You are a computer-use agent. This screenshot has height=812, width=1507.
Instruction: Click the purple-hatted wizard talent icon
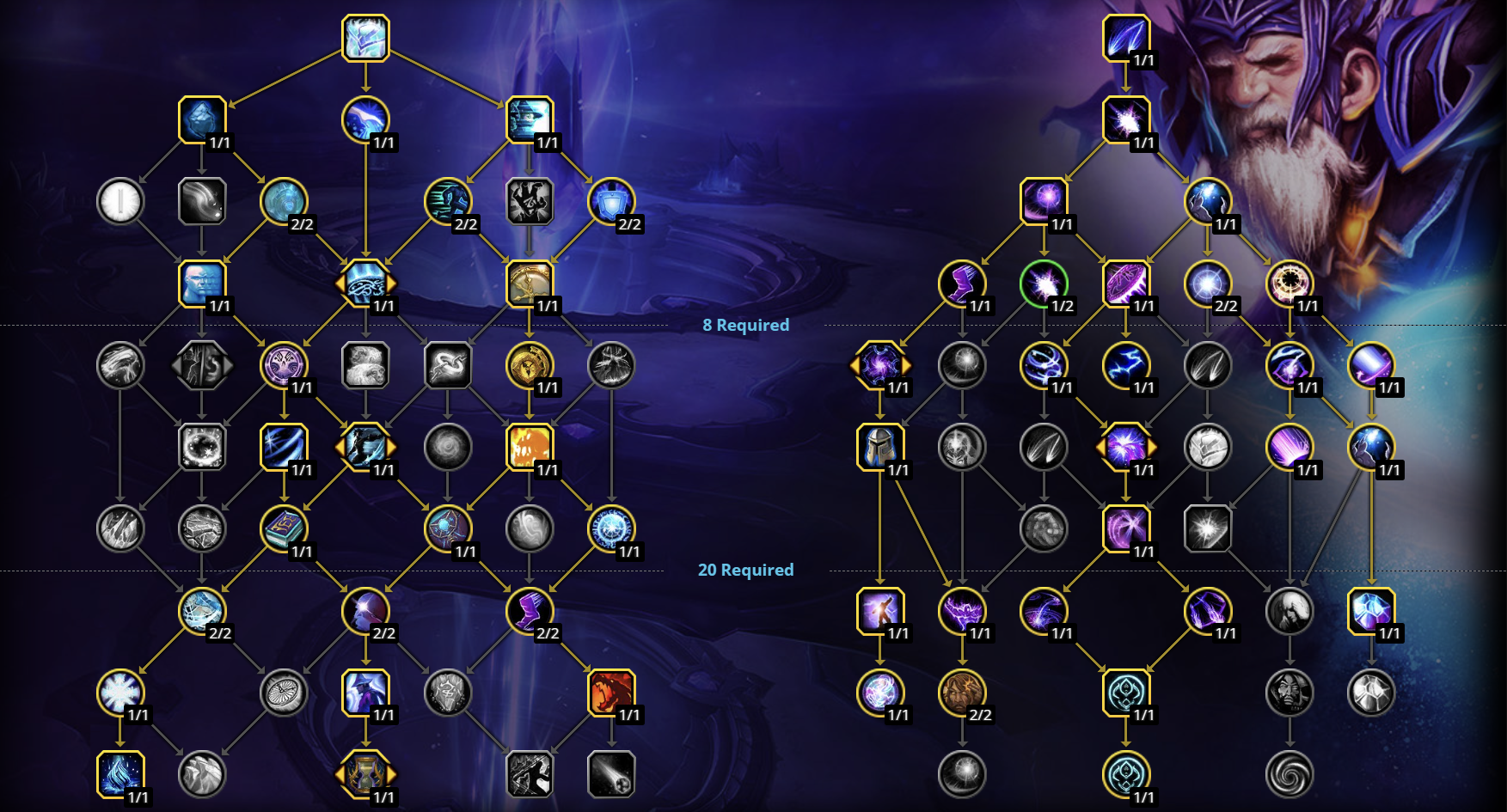coord(364,694)
